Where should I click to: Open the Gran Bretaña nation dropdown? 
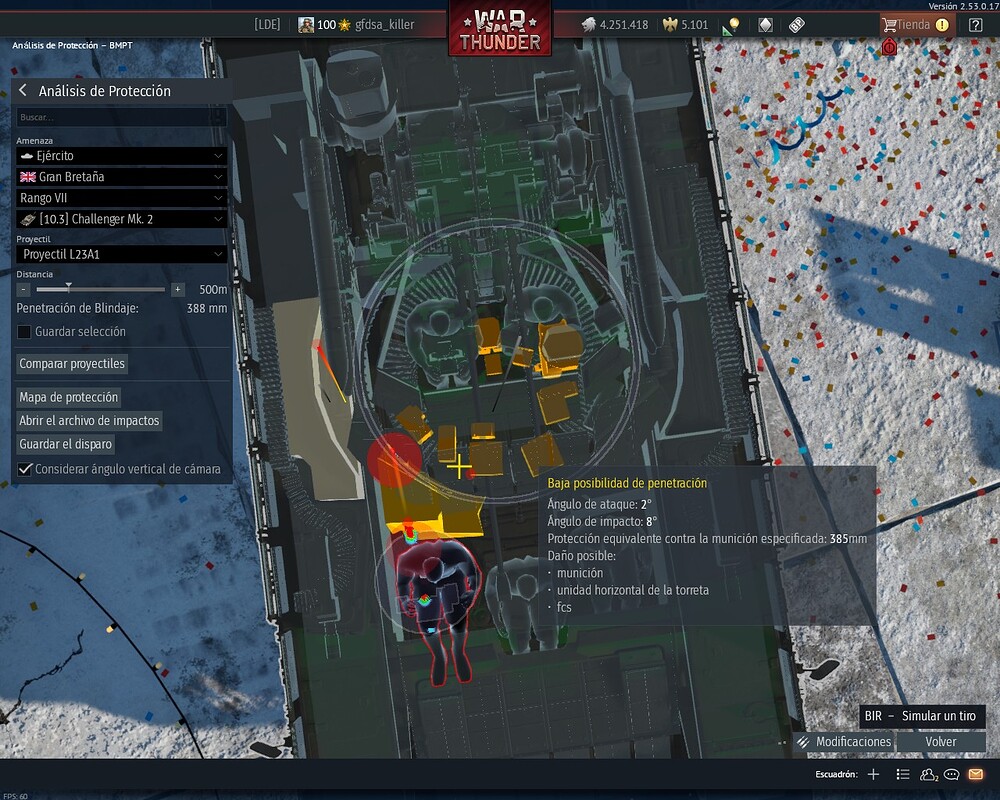click(121, 177)
